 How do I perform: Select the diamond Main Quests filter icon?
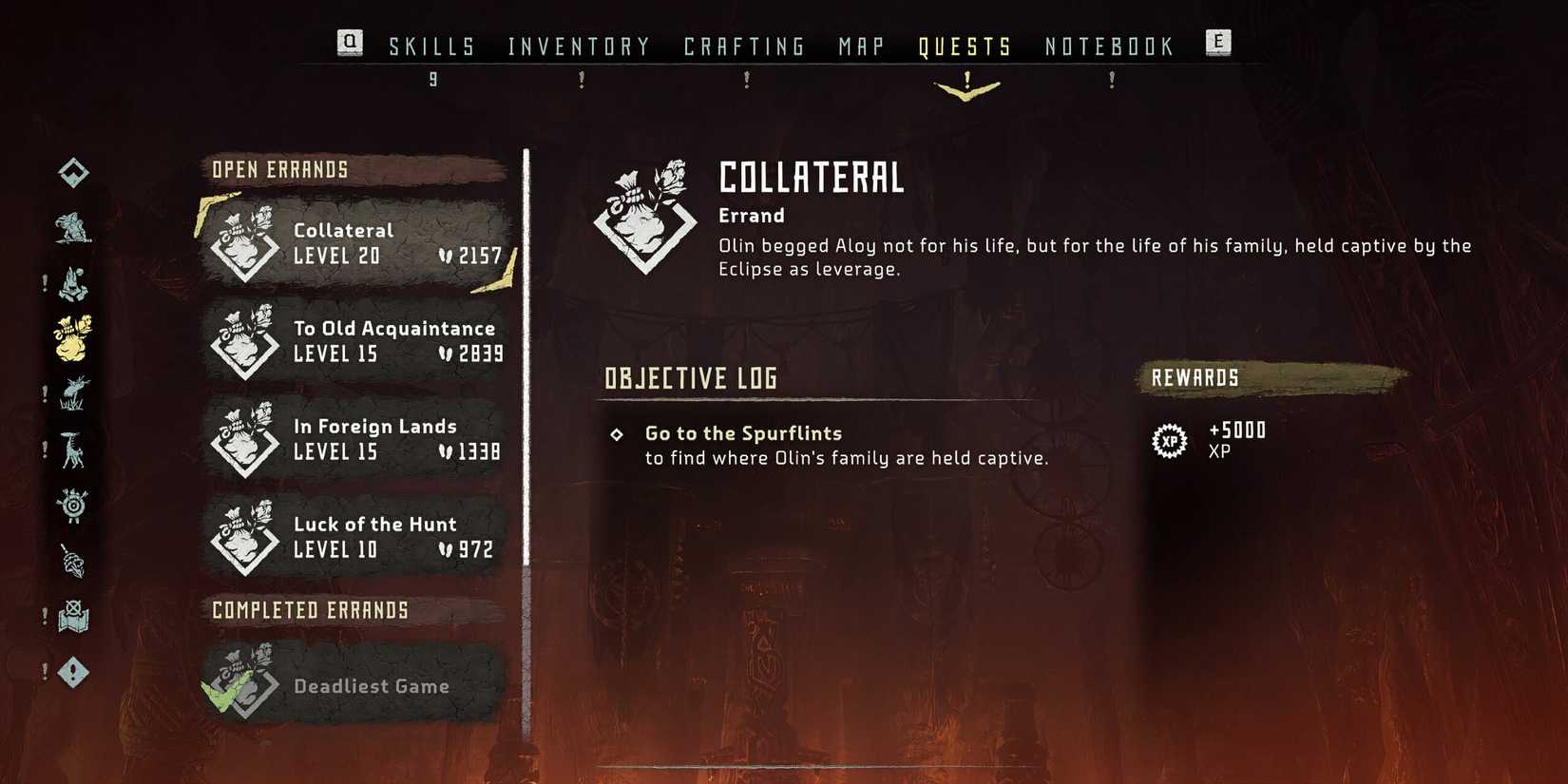(74, 172)
